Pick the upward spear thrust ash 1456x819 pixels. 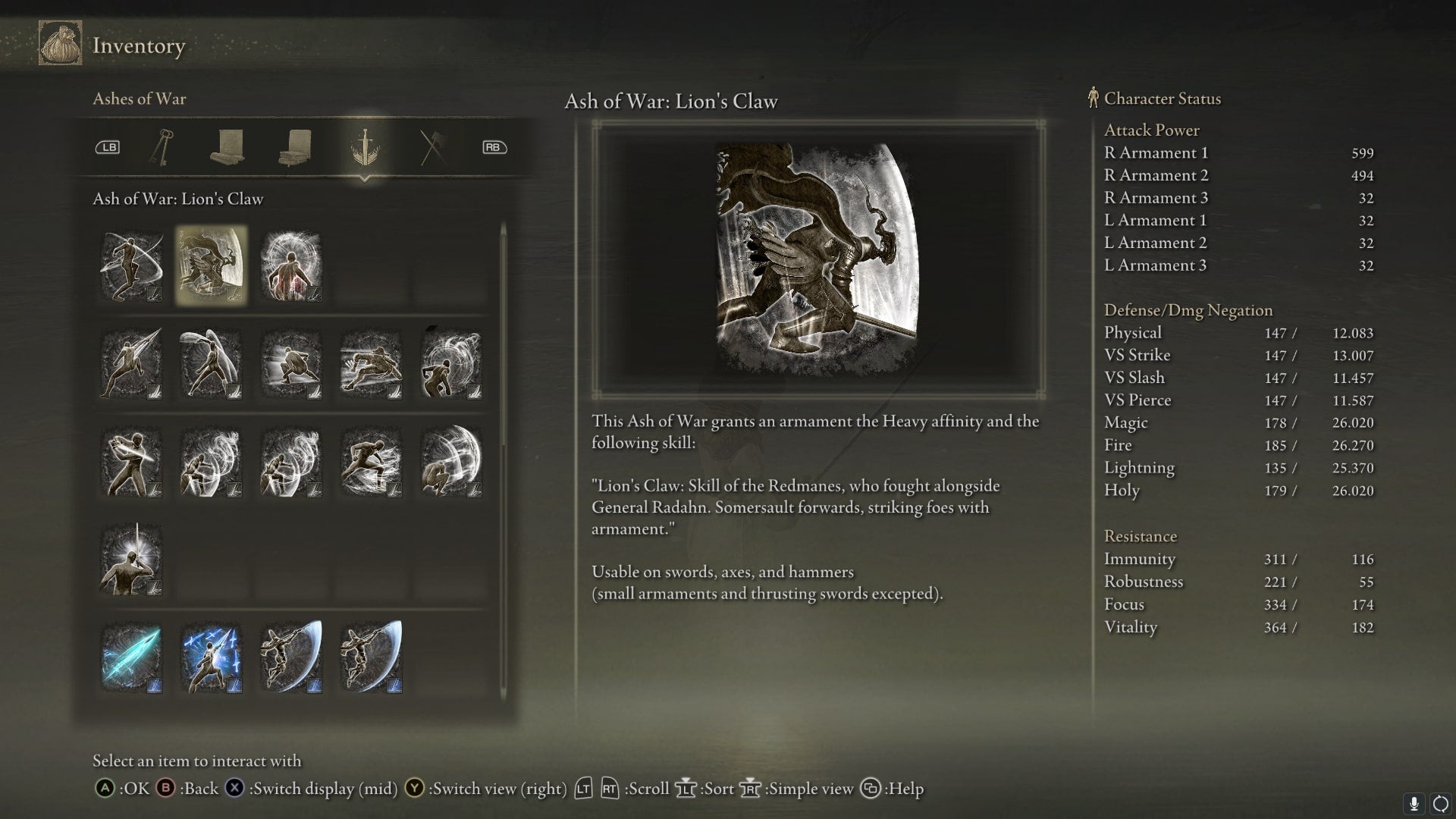tap(131, 364)
